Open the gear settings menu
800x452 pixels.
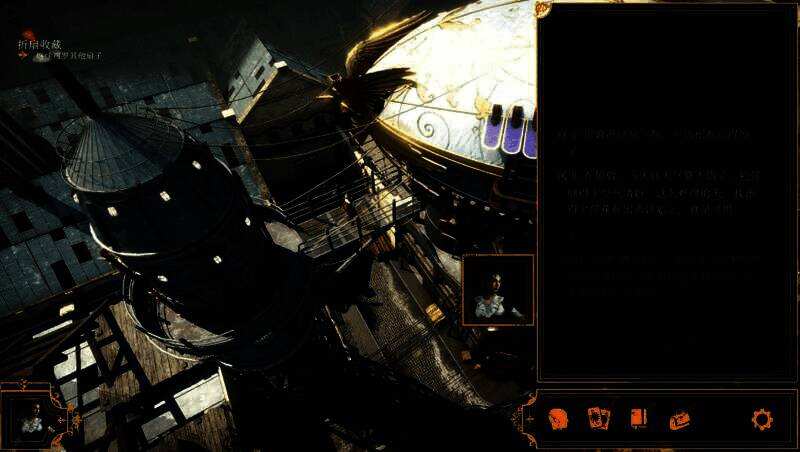(762, 419)
